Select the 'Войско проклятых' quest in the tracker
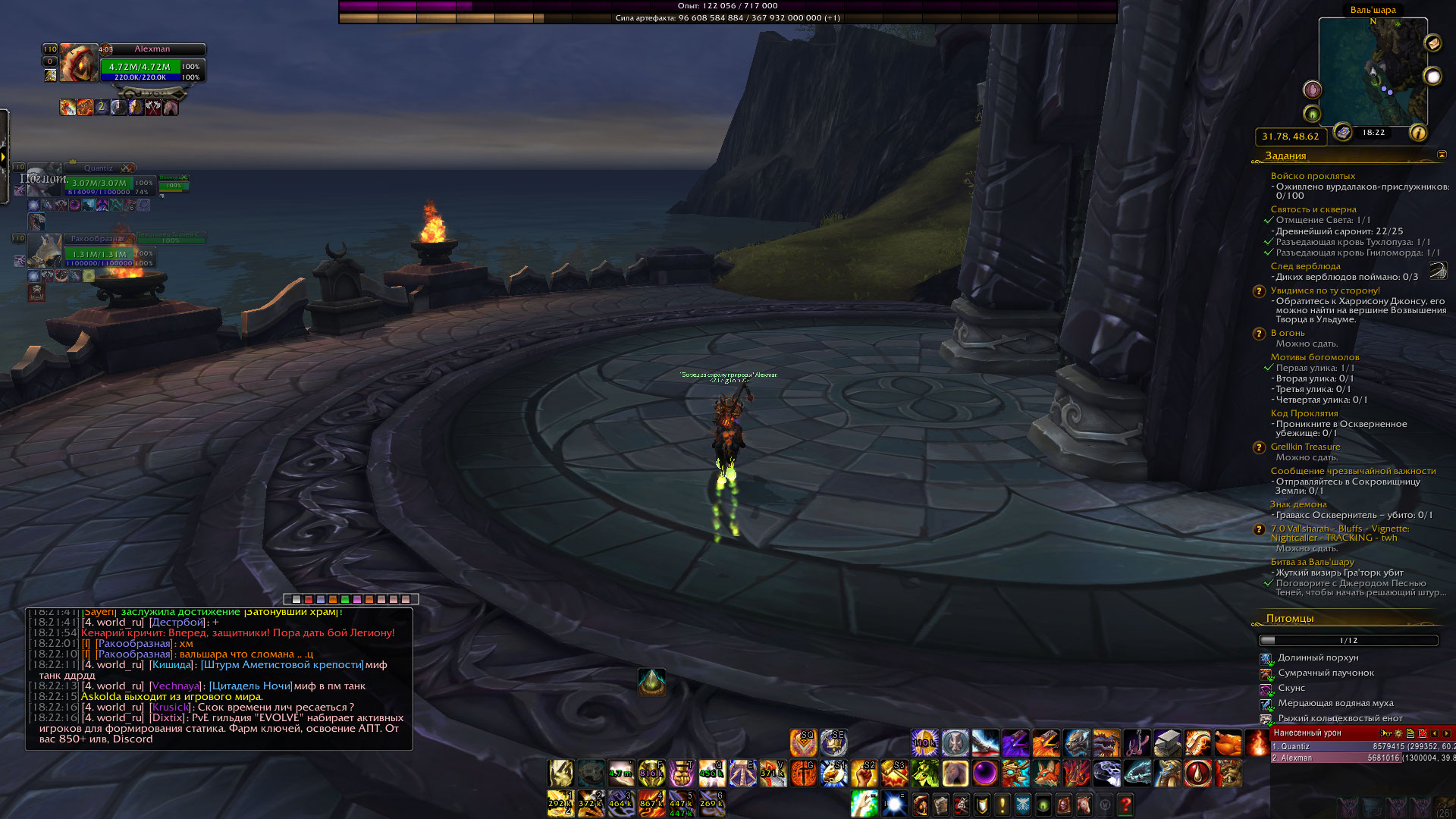1456x819 pixels. (1313, 176)
